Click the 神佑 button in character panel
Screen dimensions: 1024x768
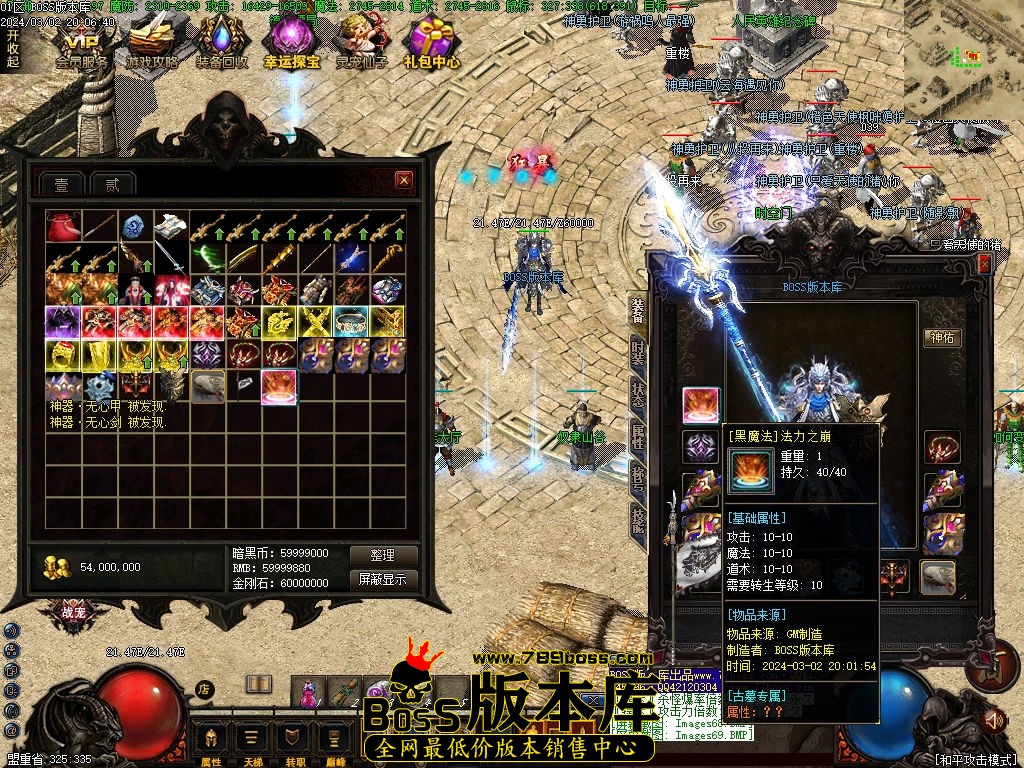pos(942,338)
